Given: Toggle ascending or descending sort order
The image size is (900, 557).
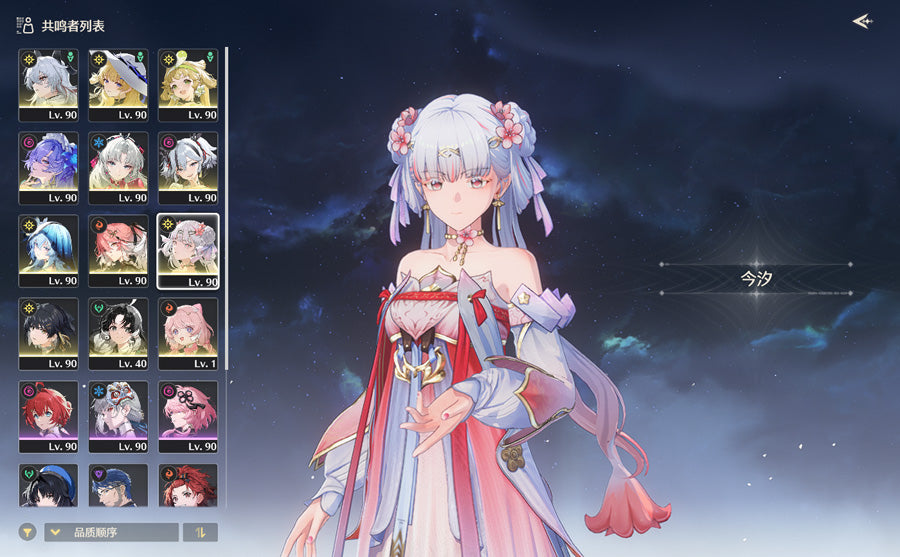Looking at the screenshot, I should pos(200,532).
